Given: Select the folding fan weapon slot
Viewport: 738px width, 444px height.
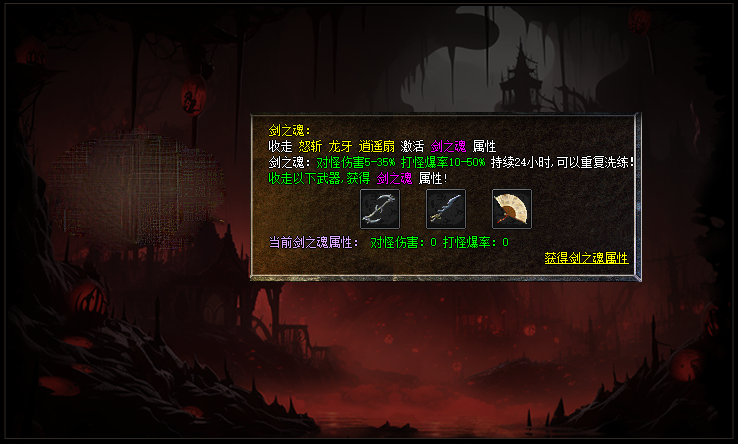Looking at the screenshot, I should (512, 209).
